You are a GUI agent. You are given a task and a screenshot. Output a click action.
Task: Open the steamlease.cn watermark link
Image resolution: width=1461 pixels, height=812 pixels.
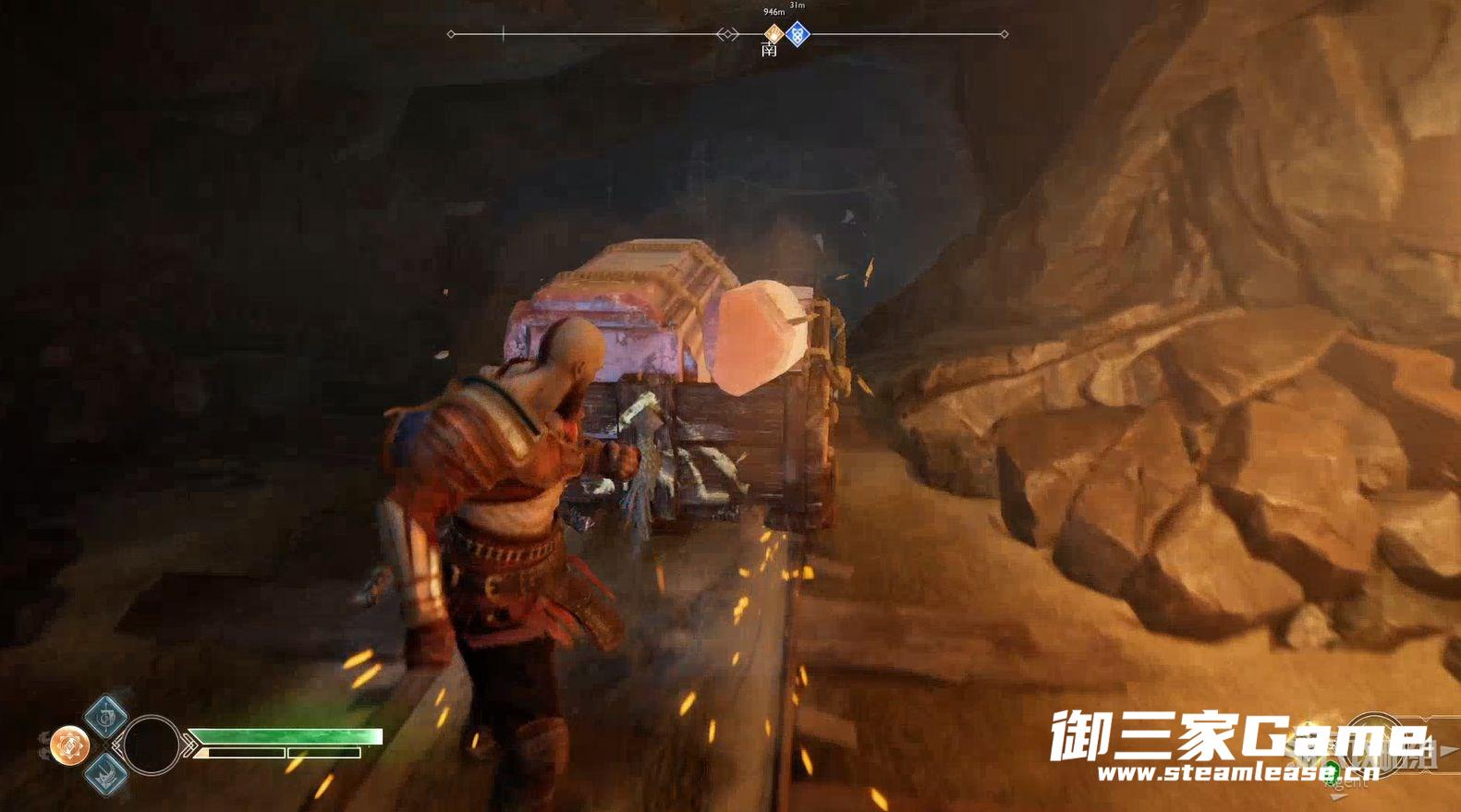point(1236,772)
